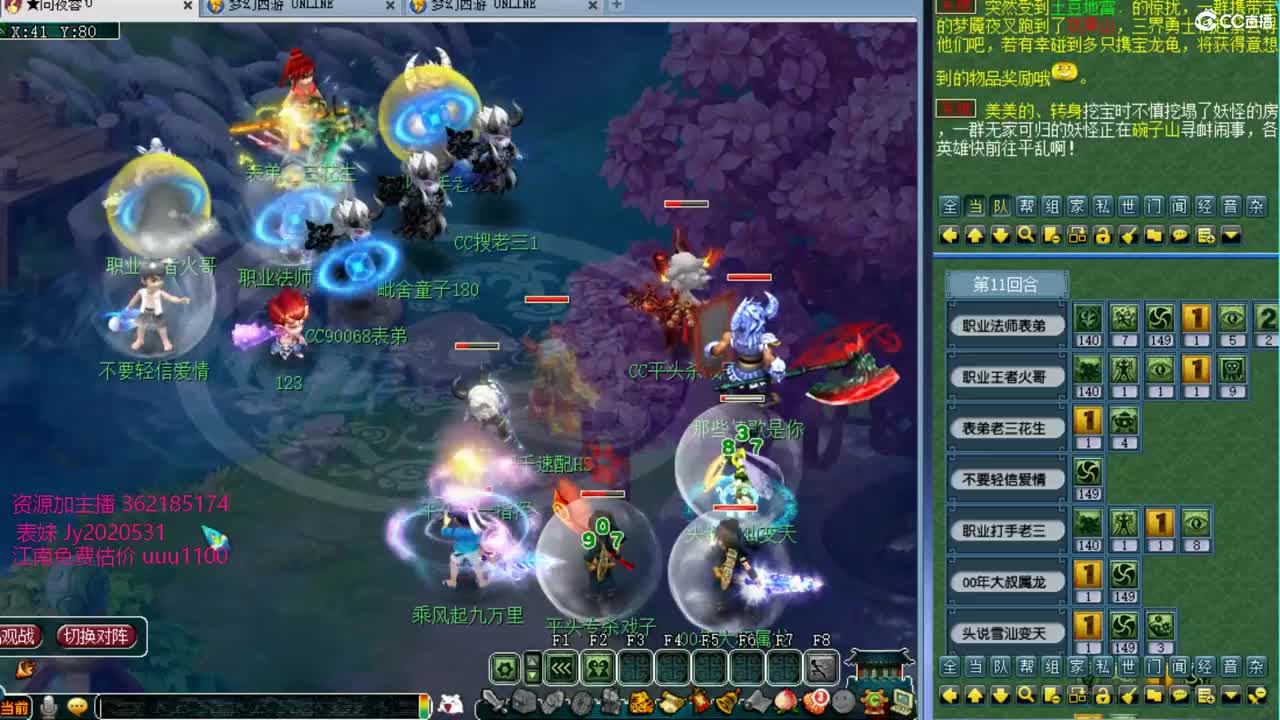Click the up-down stepper beside the gear icon
Viewport: 1280px width, 720px height.
[532, 666]
